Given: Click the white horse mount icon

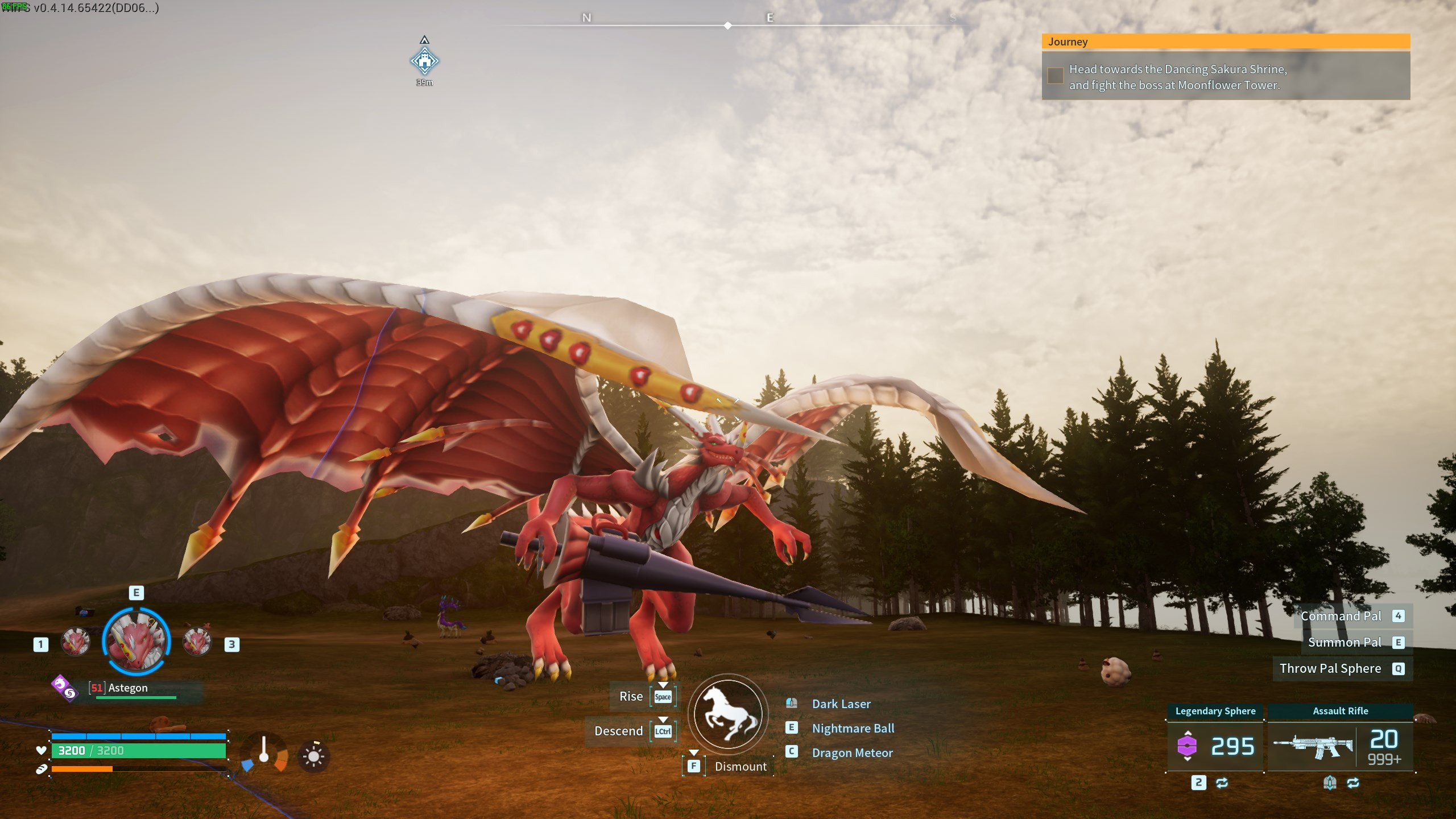Looking at the screenshot, I should click(x=728, y=714).
